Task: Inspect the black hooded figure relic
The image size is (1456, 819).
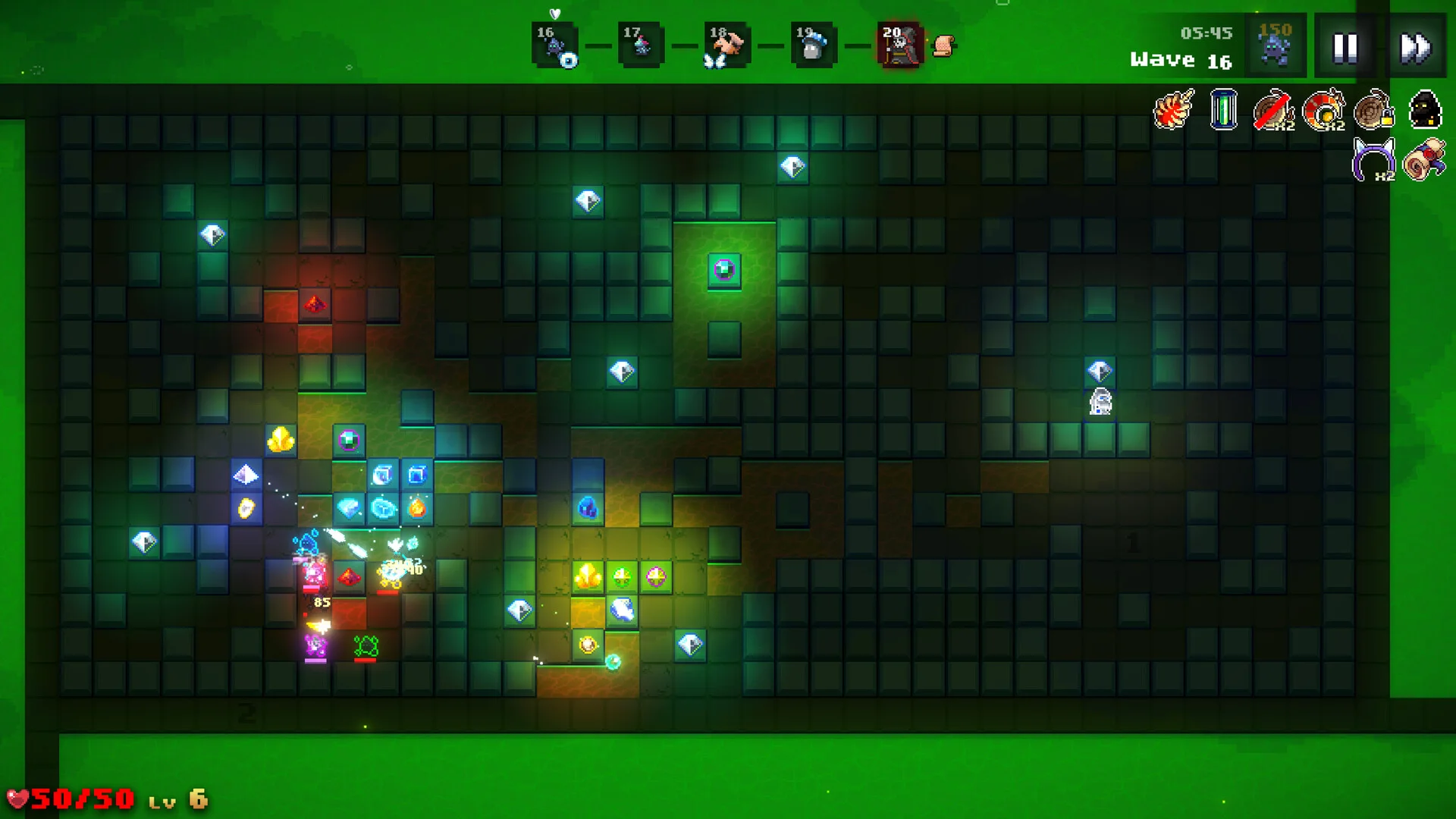Action: (x=1425, y=110)
